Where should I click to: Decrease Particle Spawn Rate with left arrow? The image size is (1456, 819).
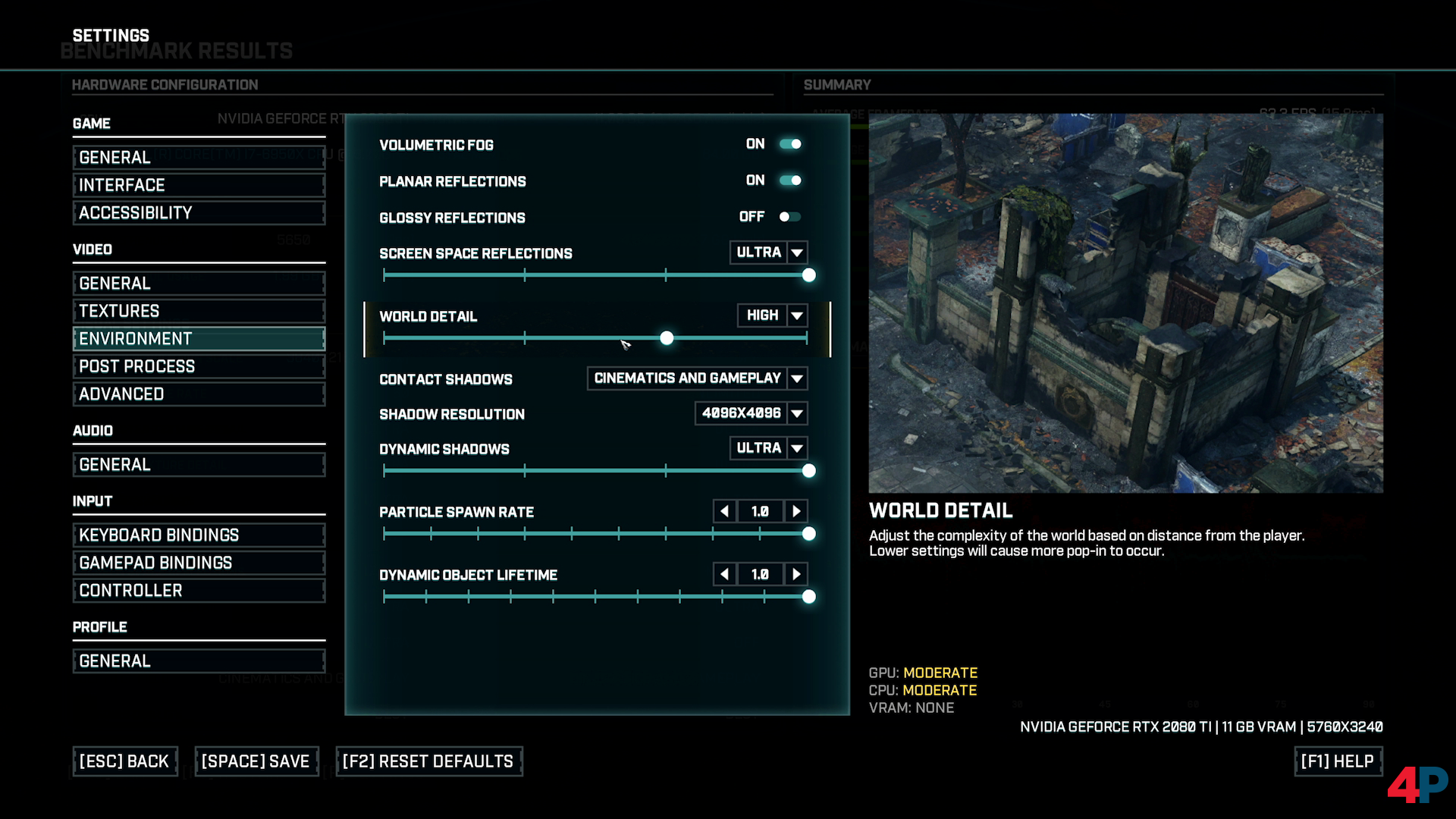724,511
